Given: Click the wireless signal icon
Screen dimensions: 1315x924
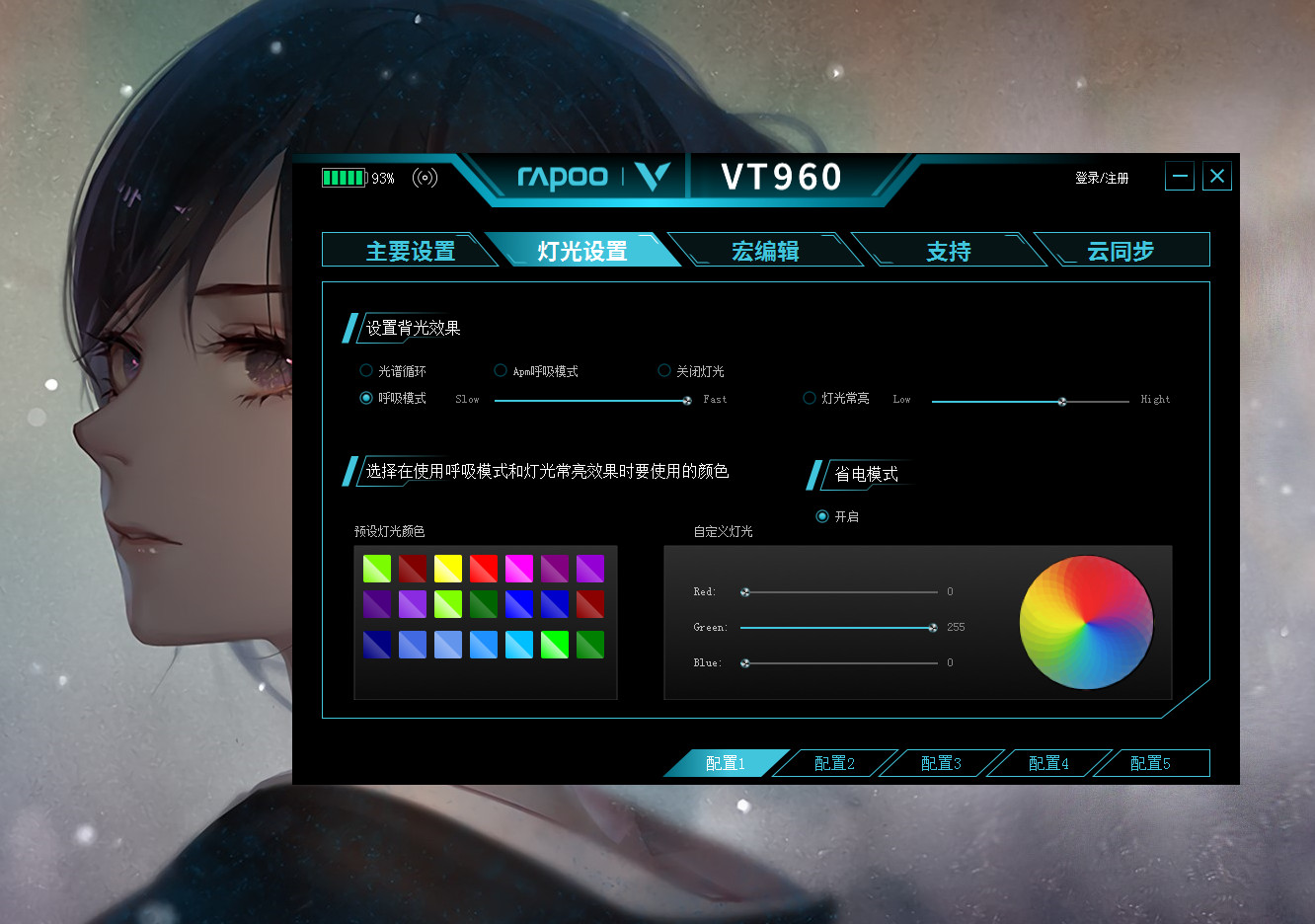Looking at the screenshot, I should 425,178.
